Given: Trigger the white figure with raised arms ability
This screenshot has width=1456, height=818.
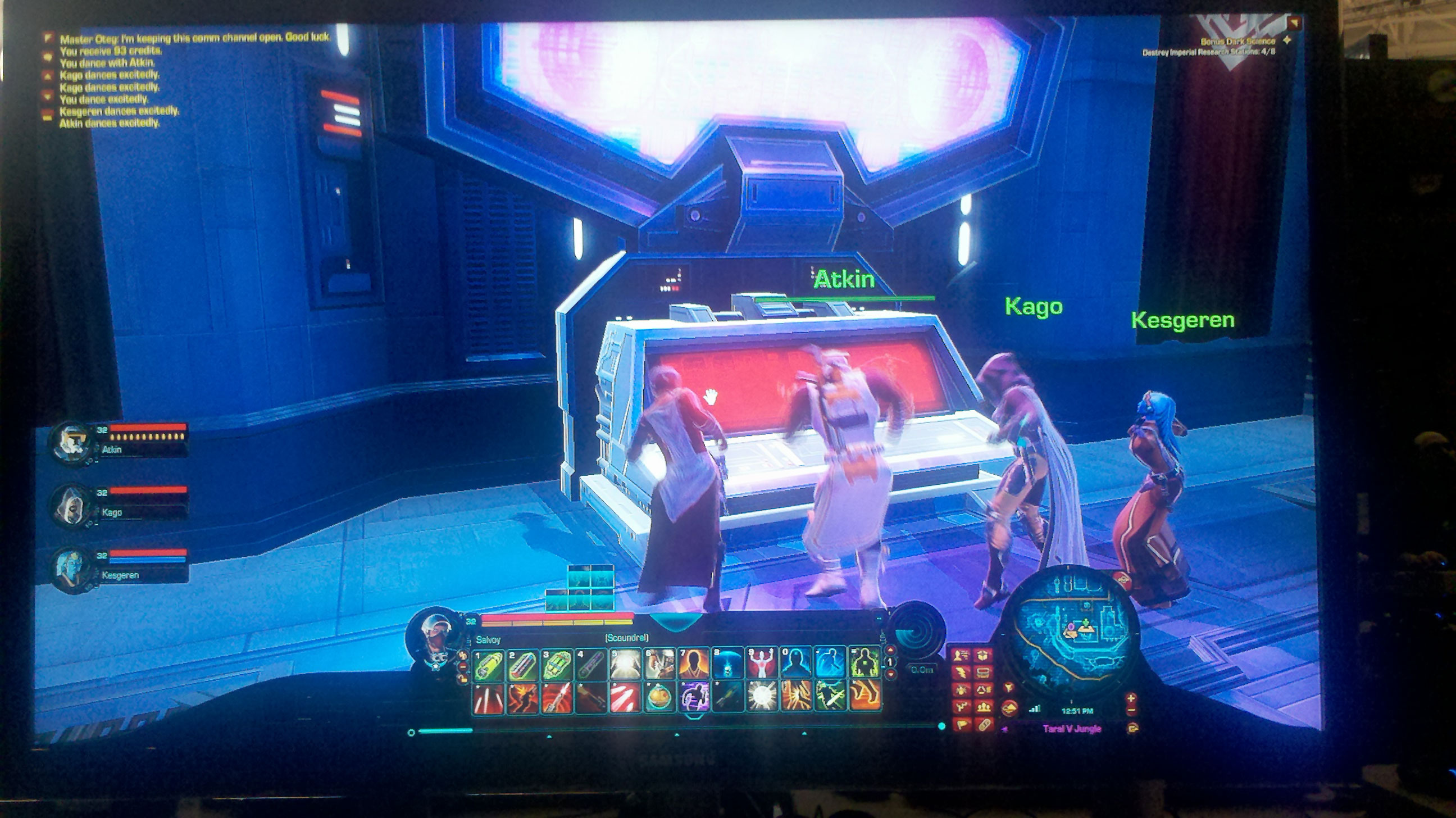Looking at the screenshot, I should [x=761, y=664].
